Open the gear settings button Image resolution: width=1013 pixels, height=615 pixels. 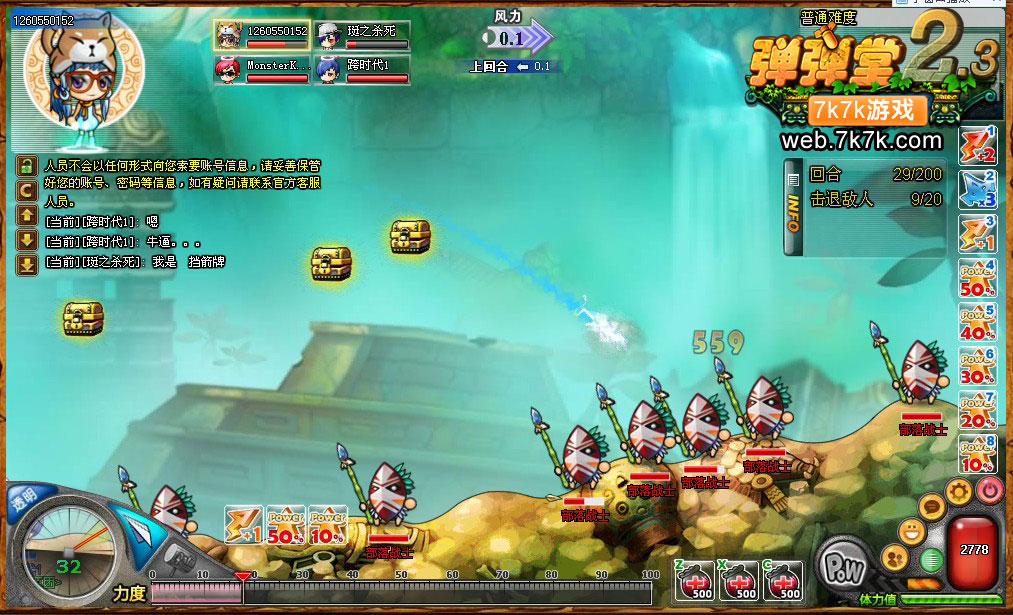pos(959,492)
